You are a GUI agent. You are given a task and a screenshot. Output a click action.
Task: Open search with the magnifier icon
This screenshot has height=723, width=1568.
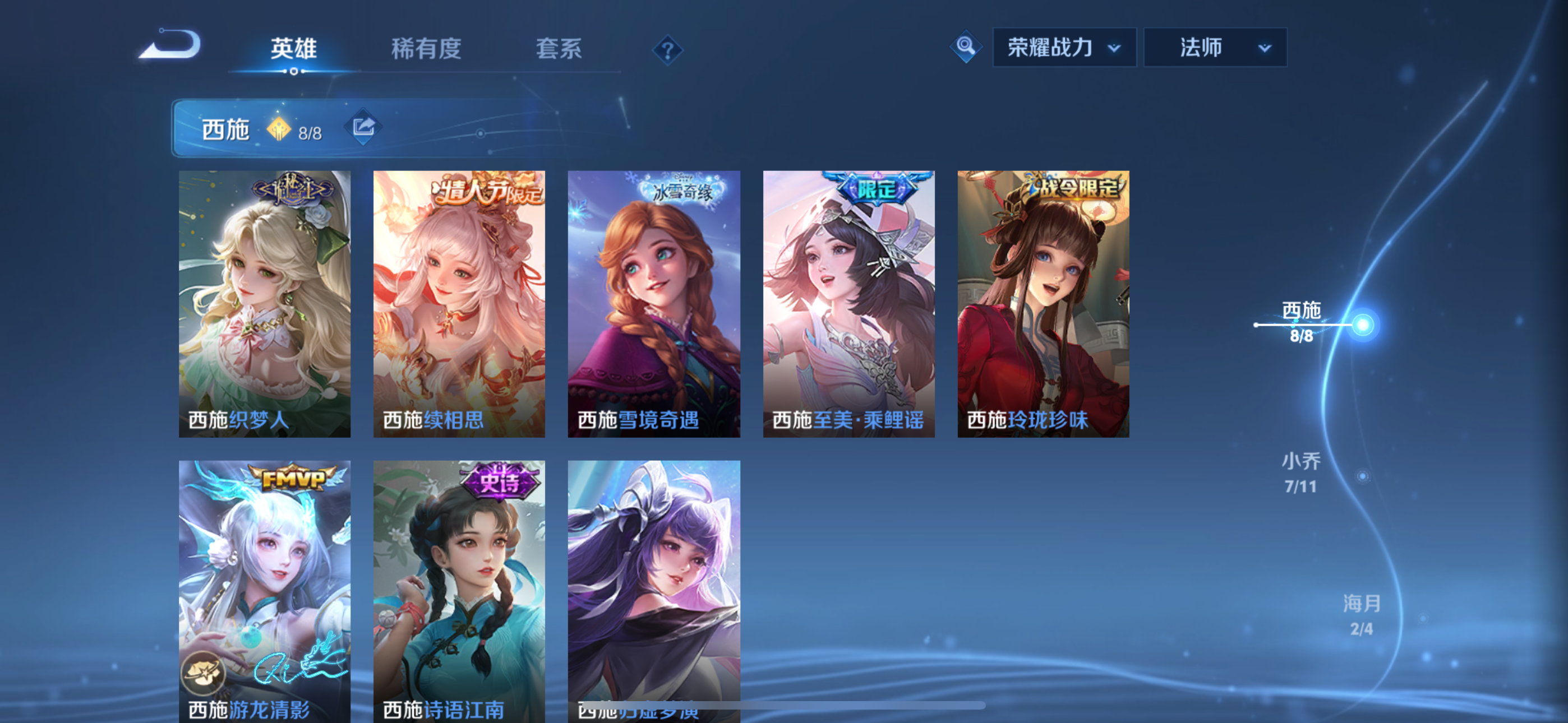pyautogui.click(x=965, y=47)
